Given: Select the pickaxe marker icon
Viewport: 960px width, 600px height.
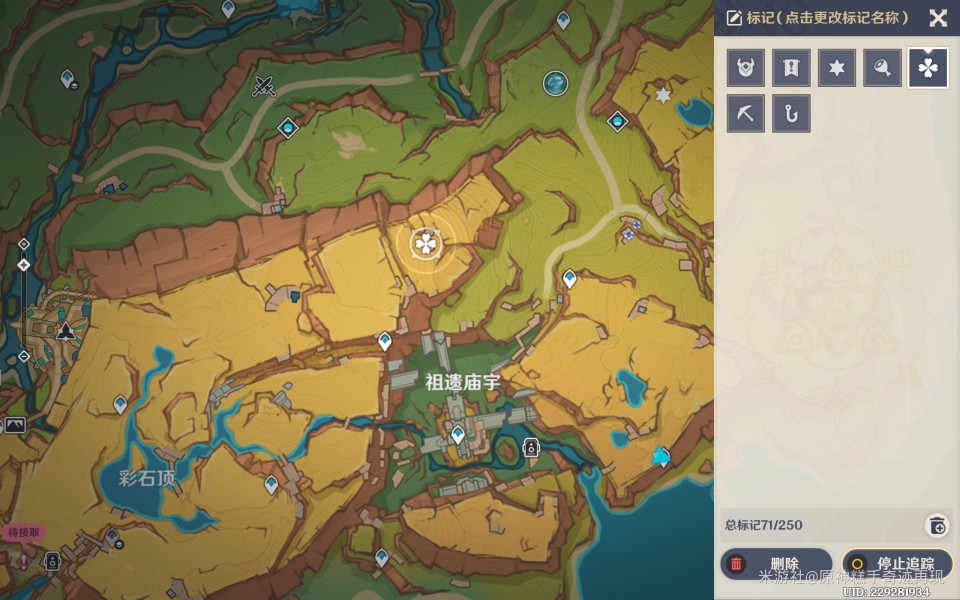Looking at the screenshot, I should 746,113.
